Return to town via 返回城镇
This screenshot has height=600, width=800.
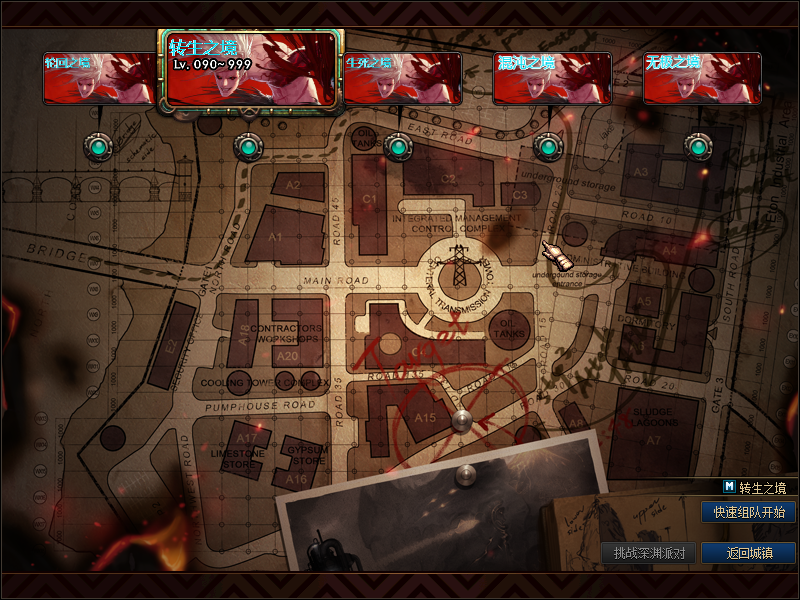coord(749,553)
